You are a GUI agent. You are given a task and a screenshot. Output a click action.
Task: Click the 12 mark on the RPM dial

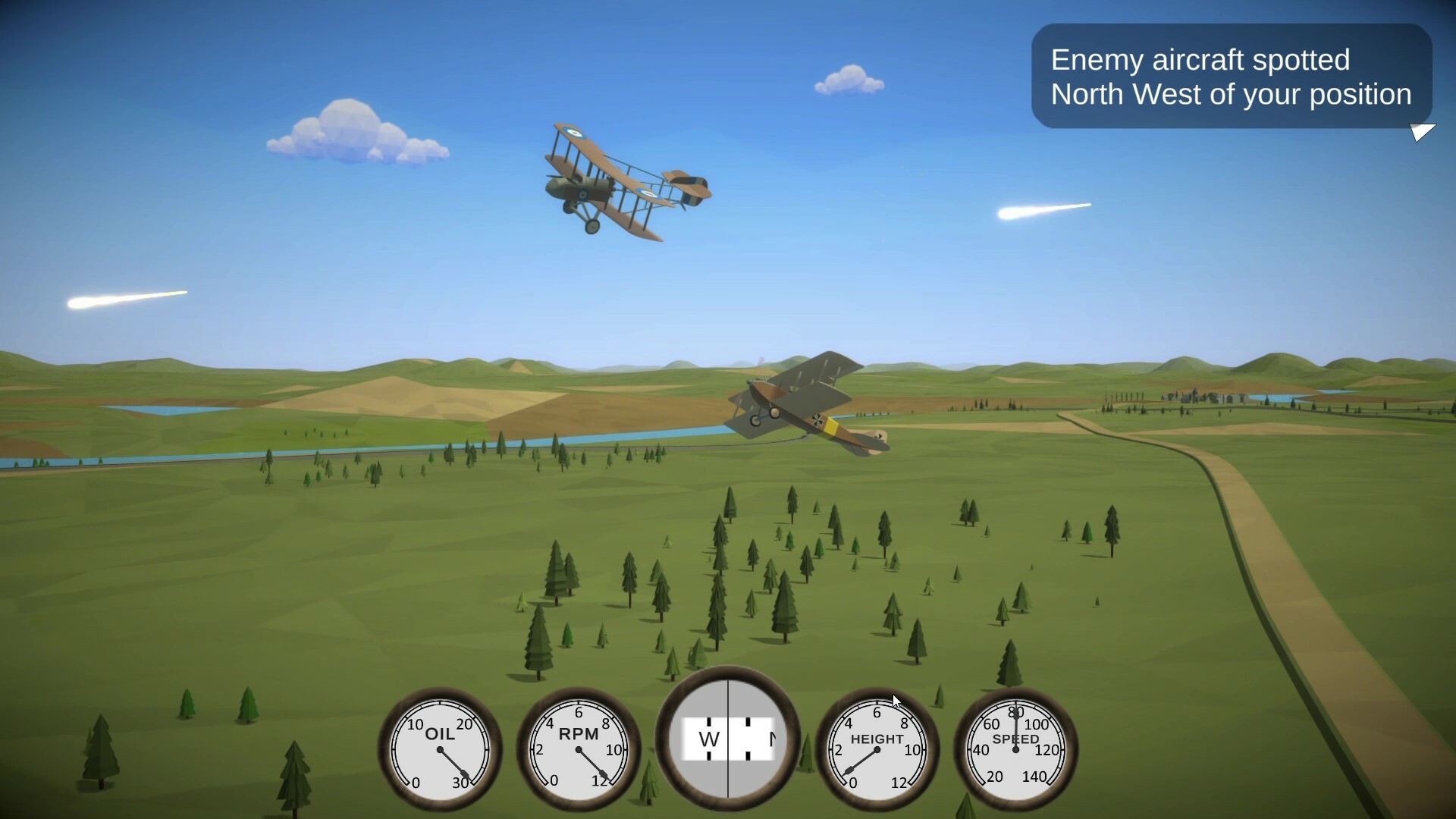coord(599,780)
